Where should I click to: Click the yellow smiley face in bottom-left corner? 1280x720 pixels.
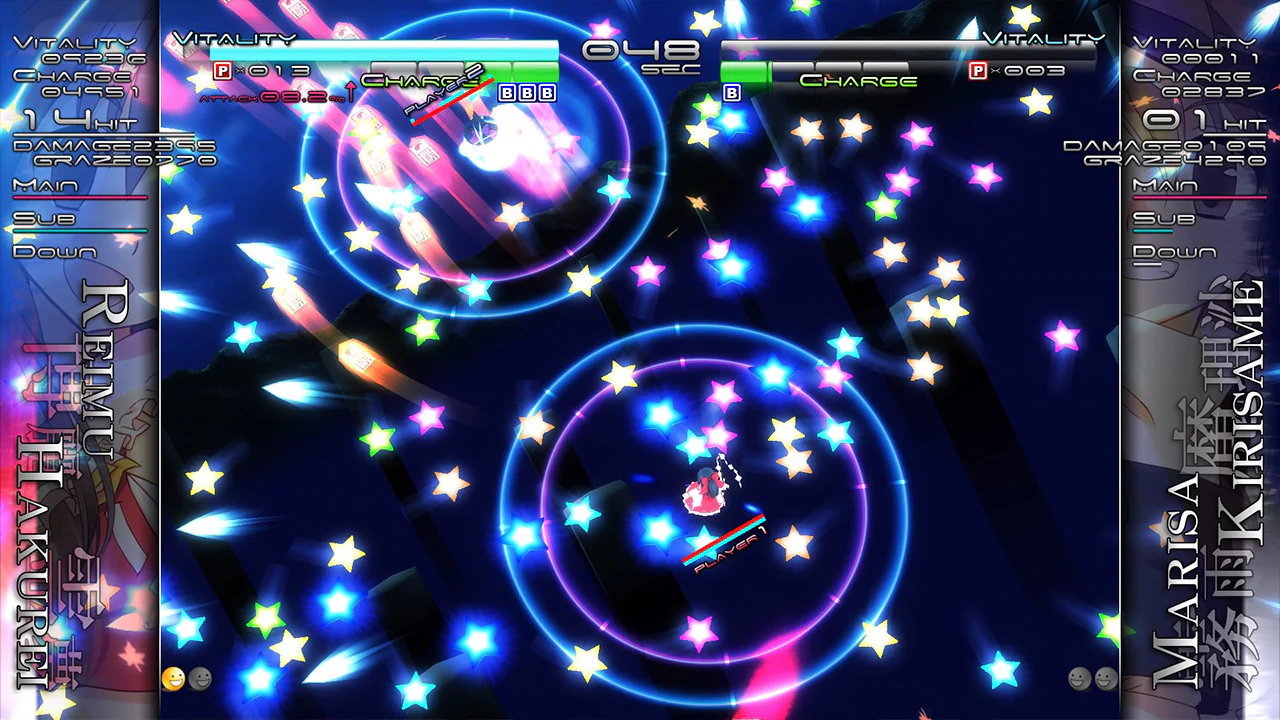pos(172,679)
